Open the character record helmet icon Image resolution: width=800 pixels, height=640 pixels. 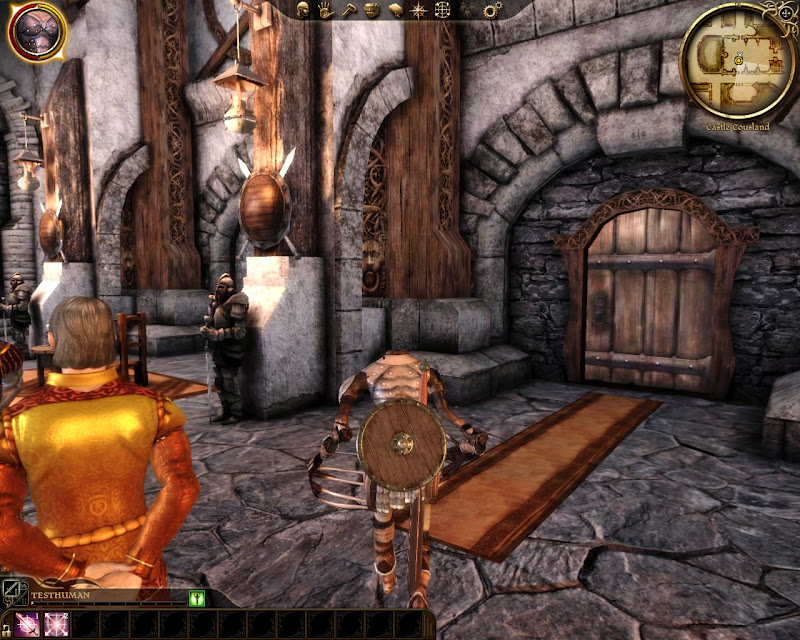click(302, 10)
